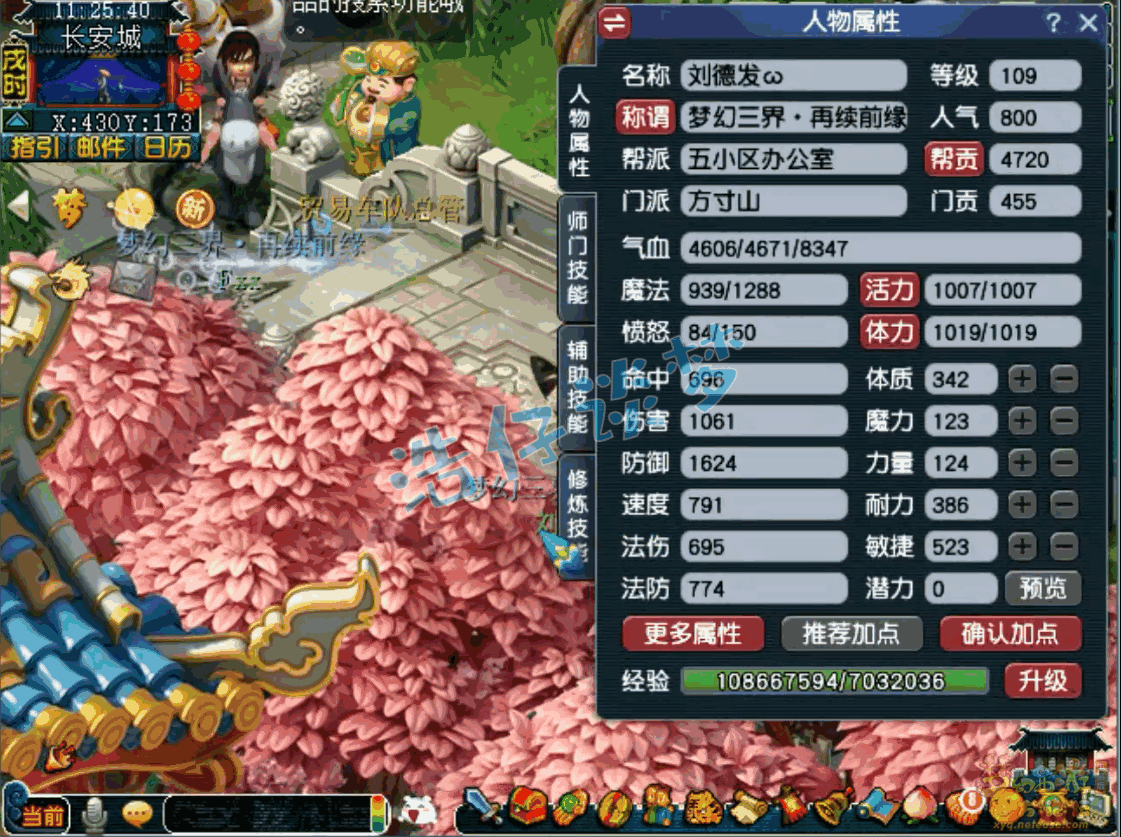
Task: Open the 预览 preview button
Action: [1042, 588]
